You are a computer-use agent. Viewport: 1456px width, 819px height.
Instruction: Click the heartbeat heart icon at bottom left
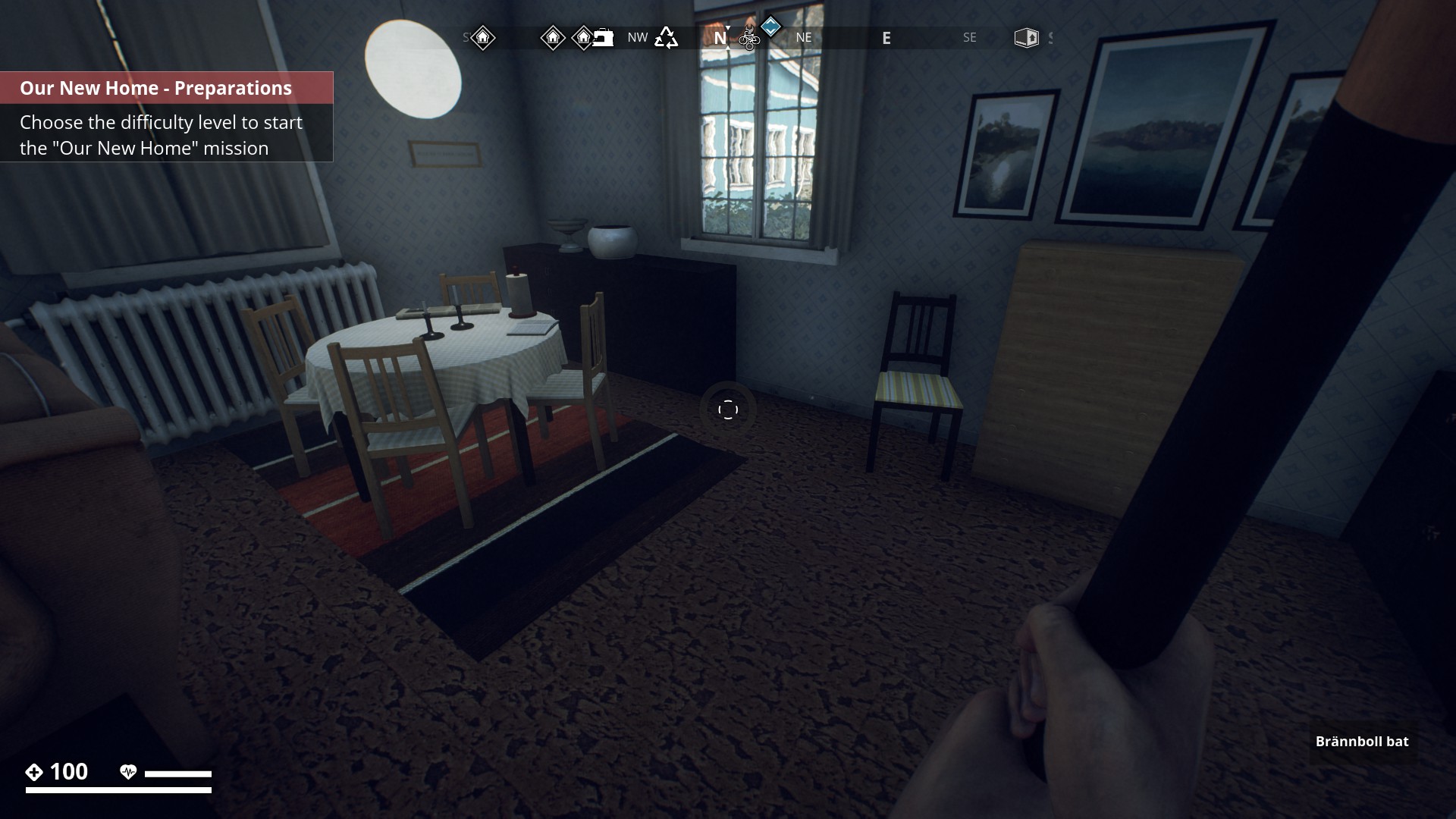click(130, 771)
